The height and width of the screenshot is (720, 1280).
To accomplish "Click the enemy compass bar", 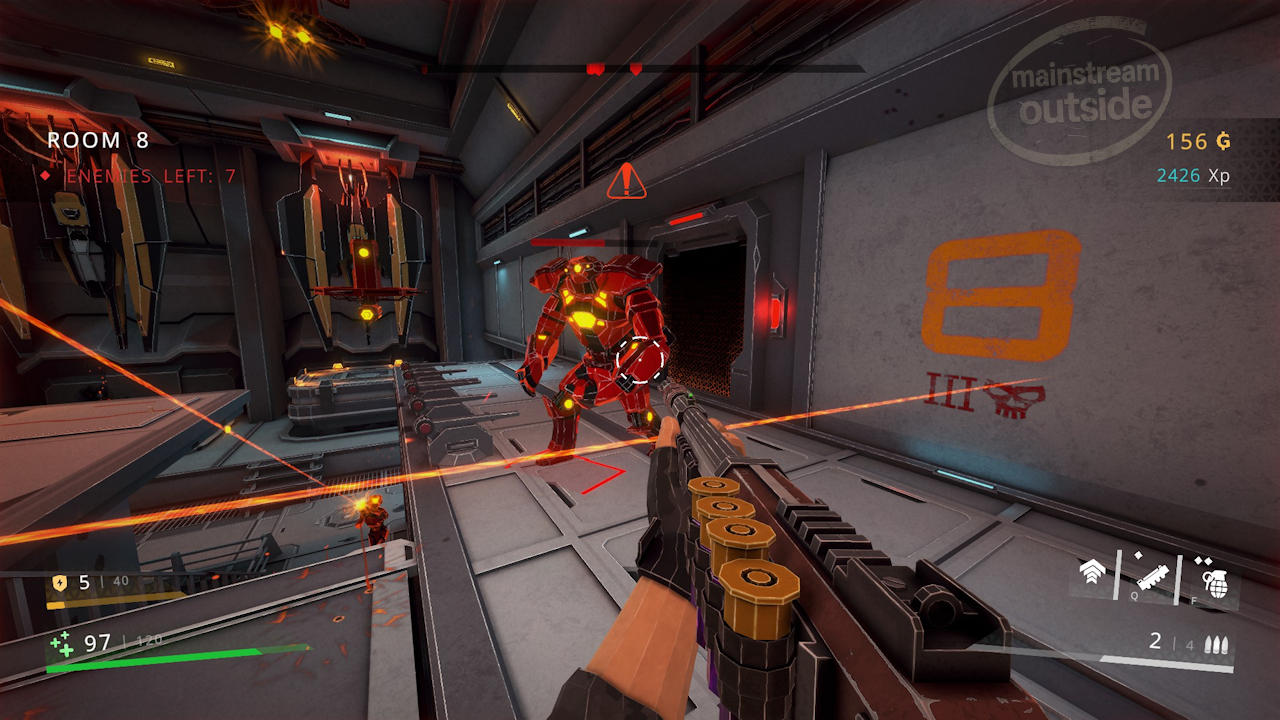I will point(642,69).
